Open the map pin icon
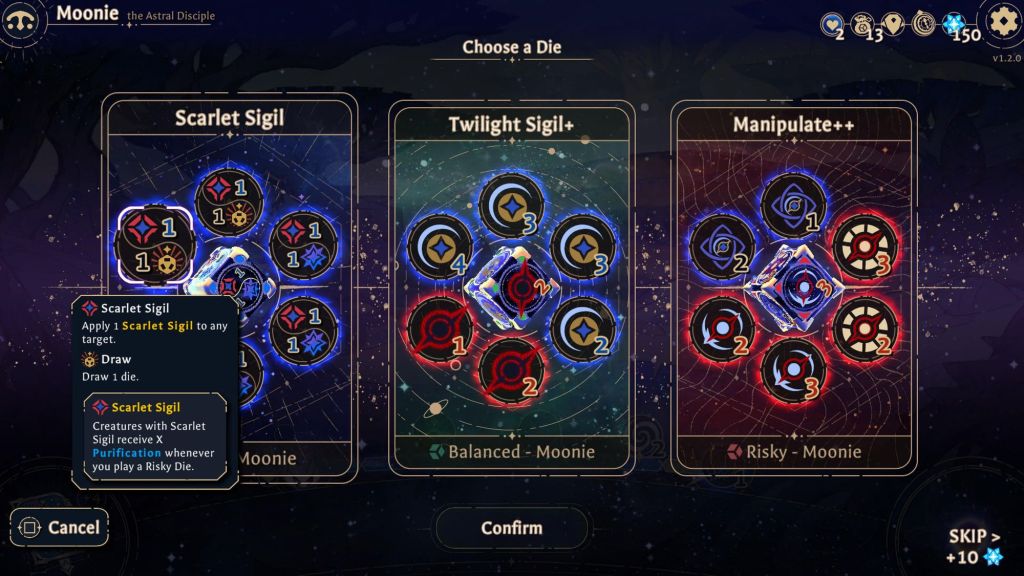 pyautogui.click(x=893, y=24)
